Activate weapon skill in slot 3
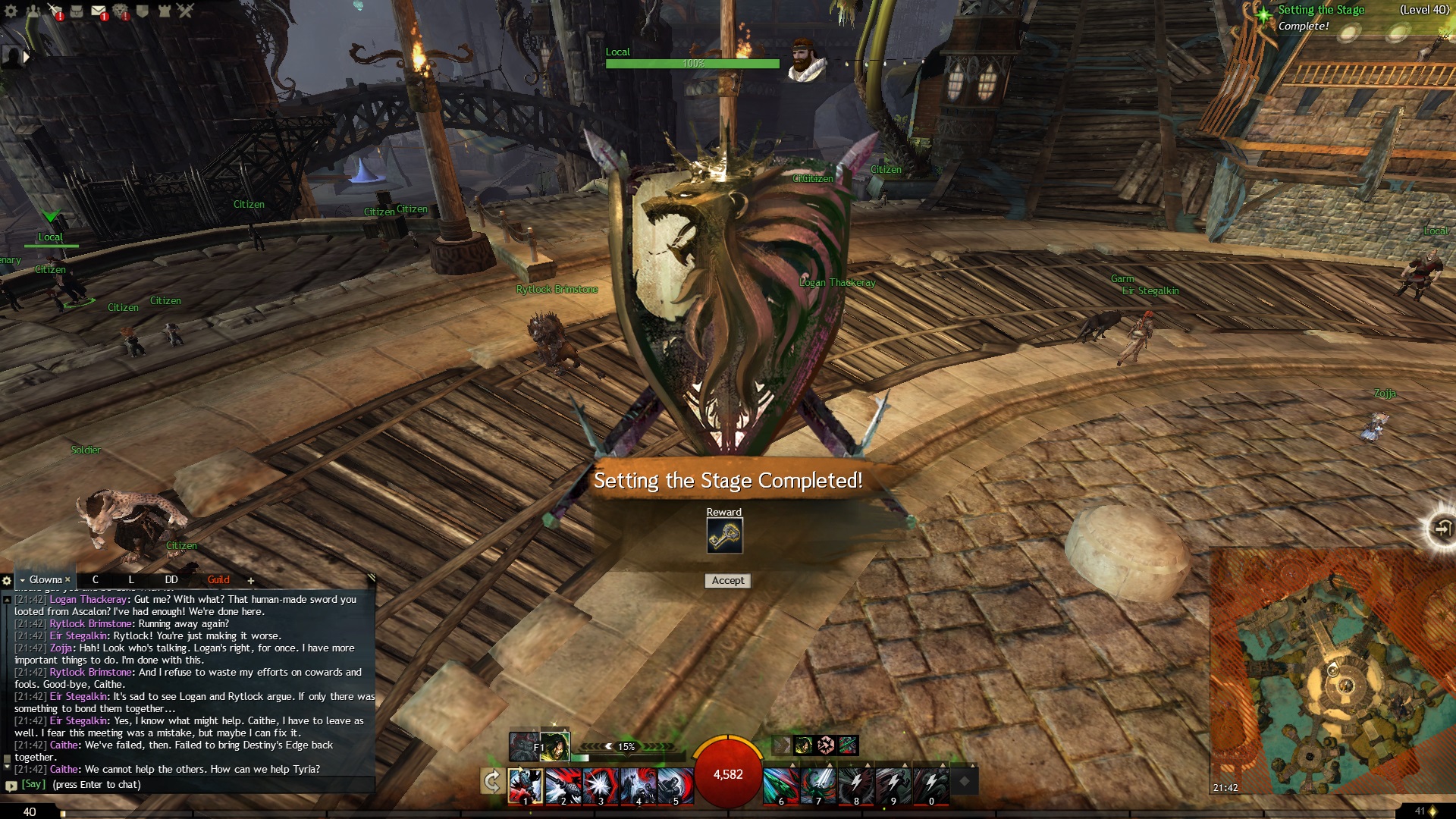The image size is (1456, 819). [601, 785]
